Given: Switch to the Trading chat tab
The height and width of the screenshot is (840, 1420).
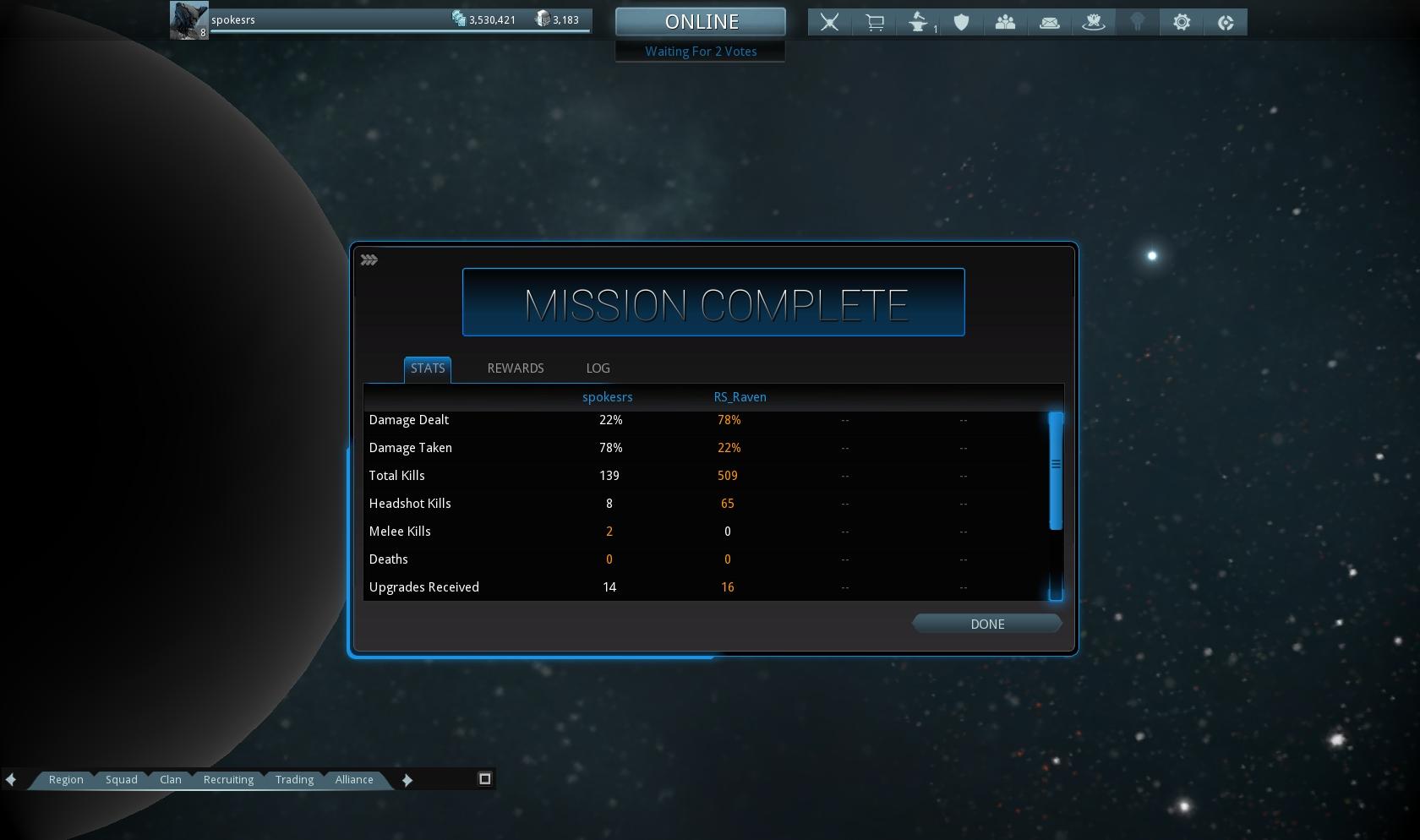Looking at the screenshot, I should coord(294,780).
